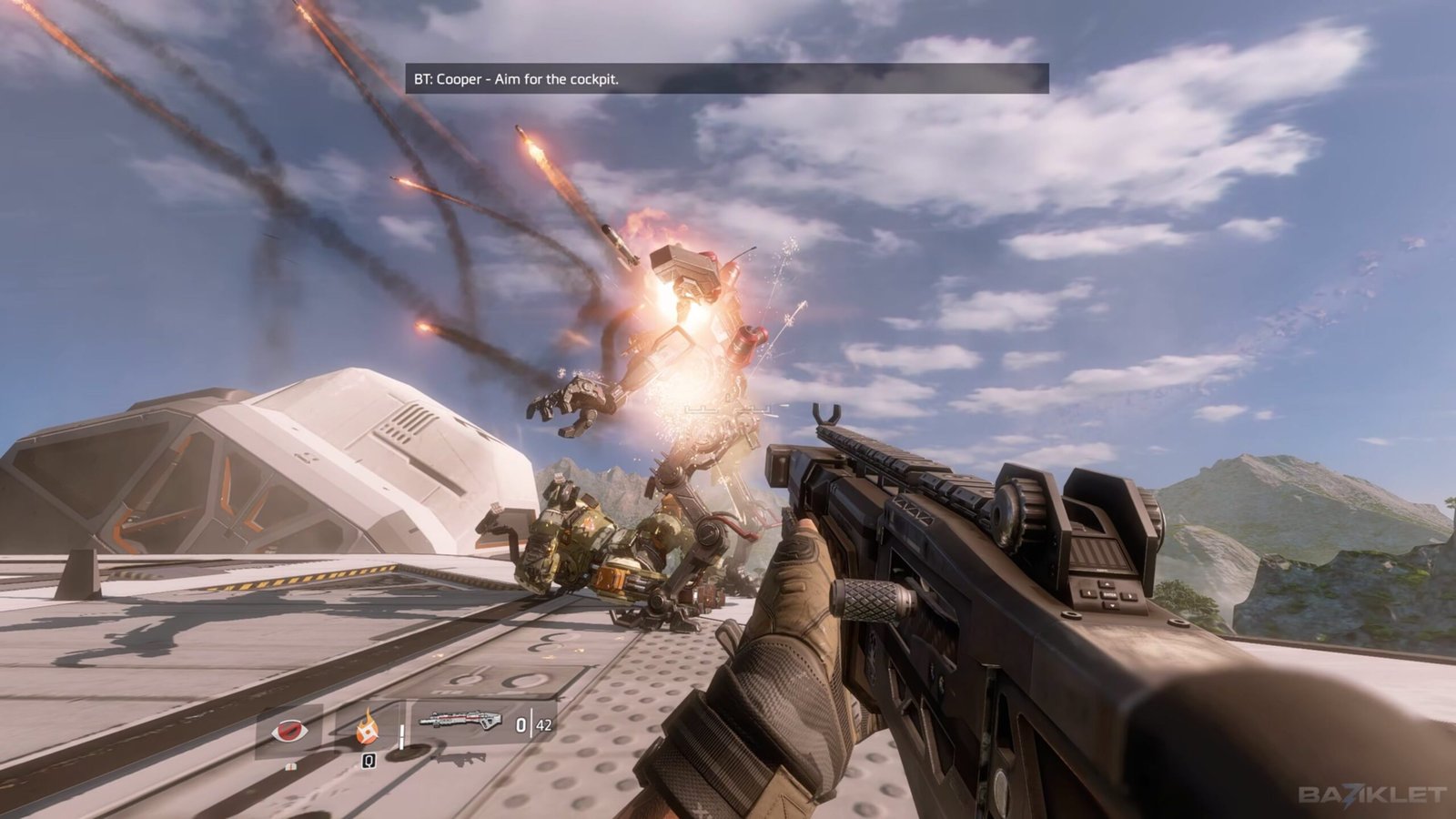
Task: Activate the Cloak eye ability icon
Action: click(x=288, y=731)
